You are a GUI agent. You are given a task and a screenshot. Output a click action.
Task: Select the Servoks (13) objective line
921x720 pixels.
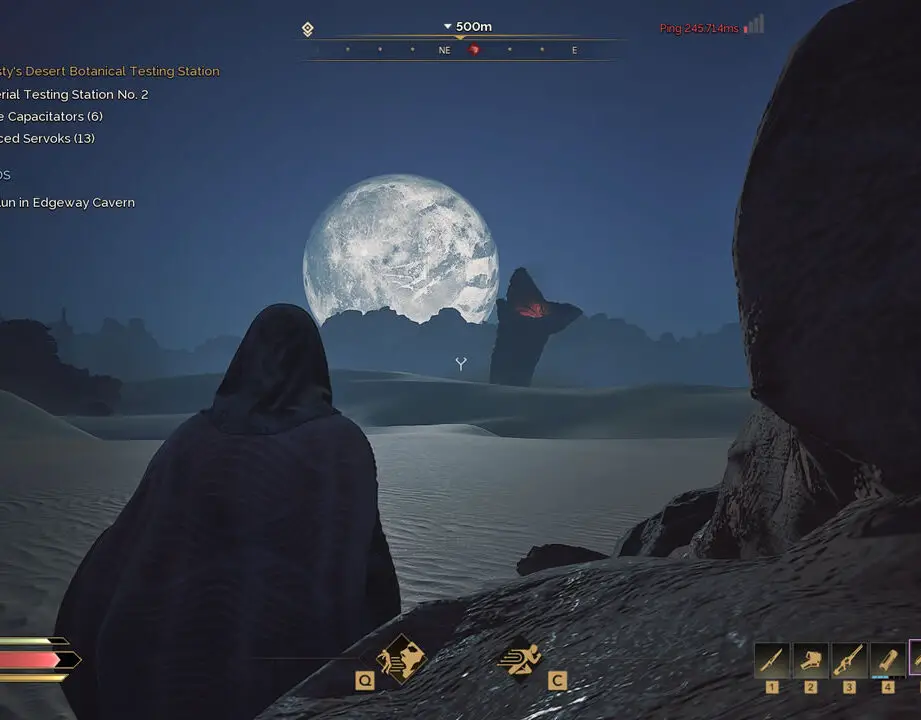48,138
